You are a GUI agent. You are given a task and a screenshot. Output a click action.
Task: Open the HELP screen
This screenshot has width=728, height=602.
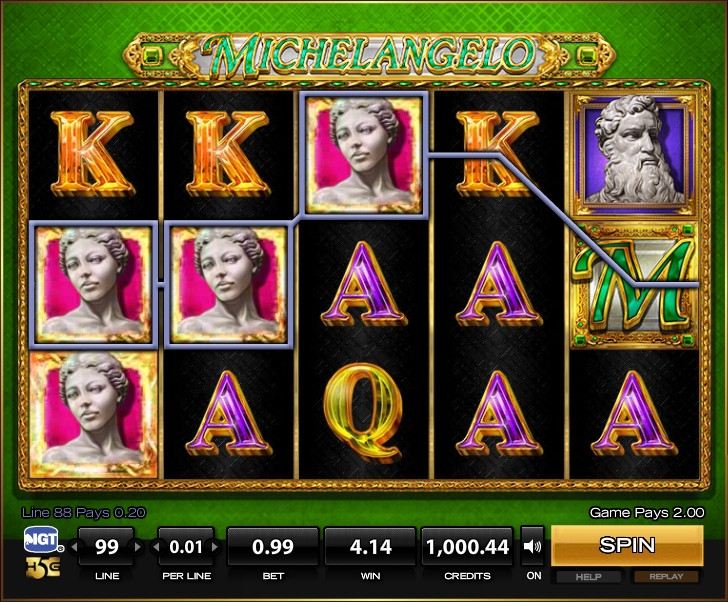pos(587,577)
